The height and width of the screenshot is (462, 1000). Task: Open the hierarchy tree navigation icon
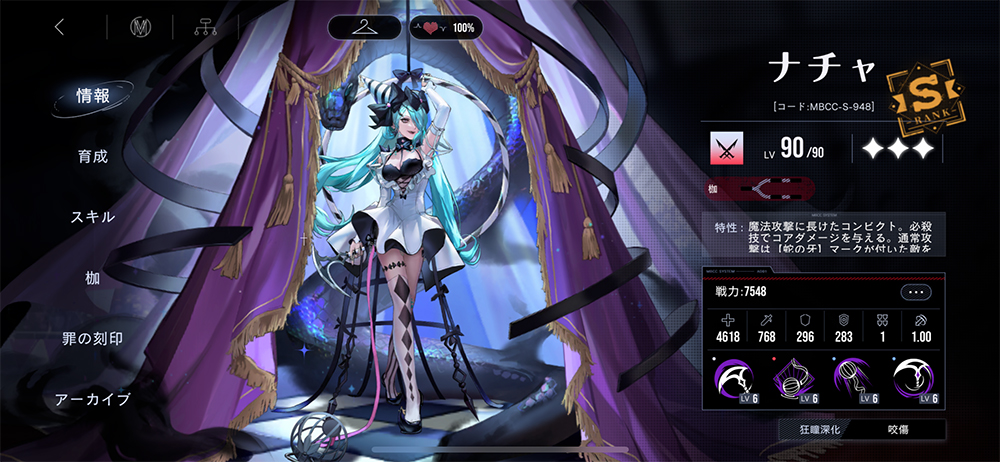tap(208, 28)
